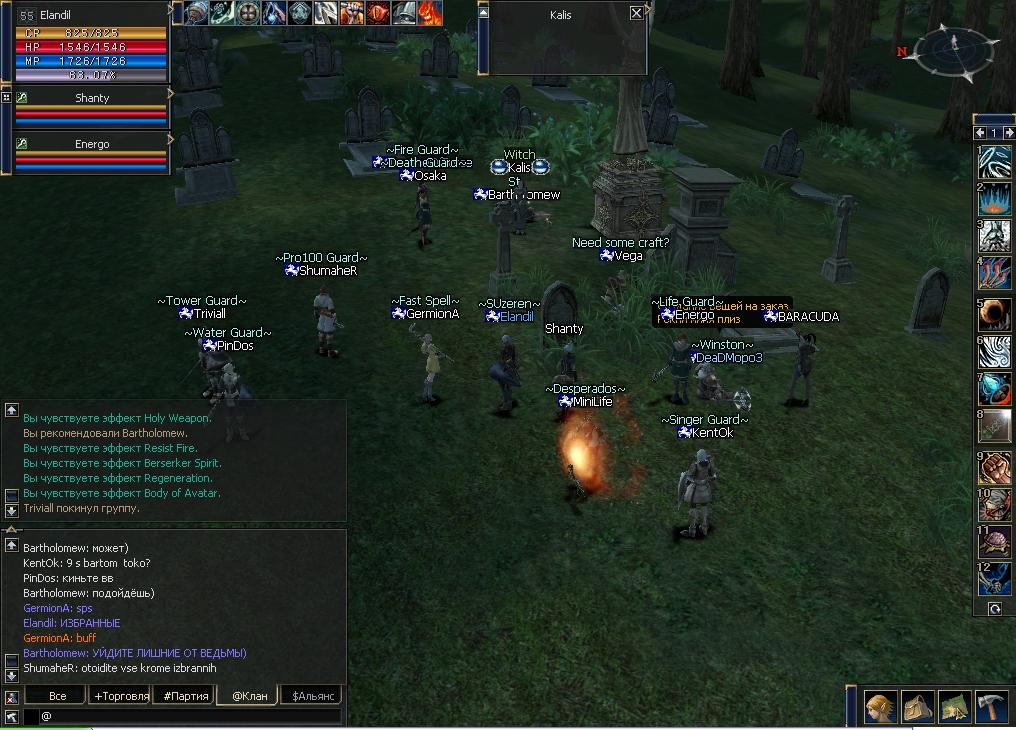
Task: Switch to the #Партия chat tab
Action: [x=184, y=696]
